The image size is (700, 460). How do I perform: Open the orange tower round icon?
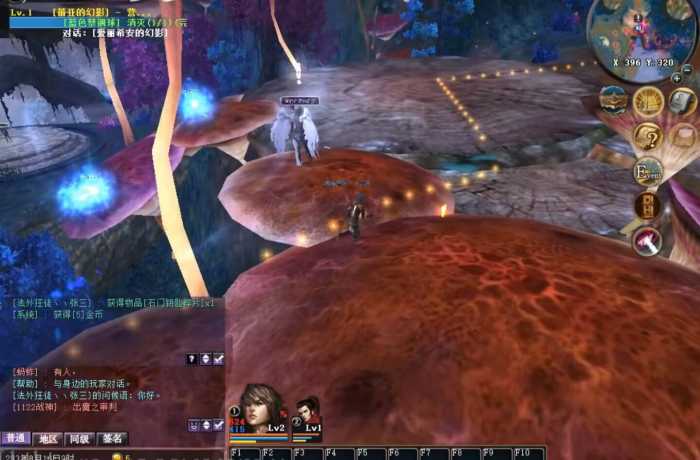(x=647, y=206)
